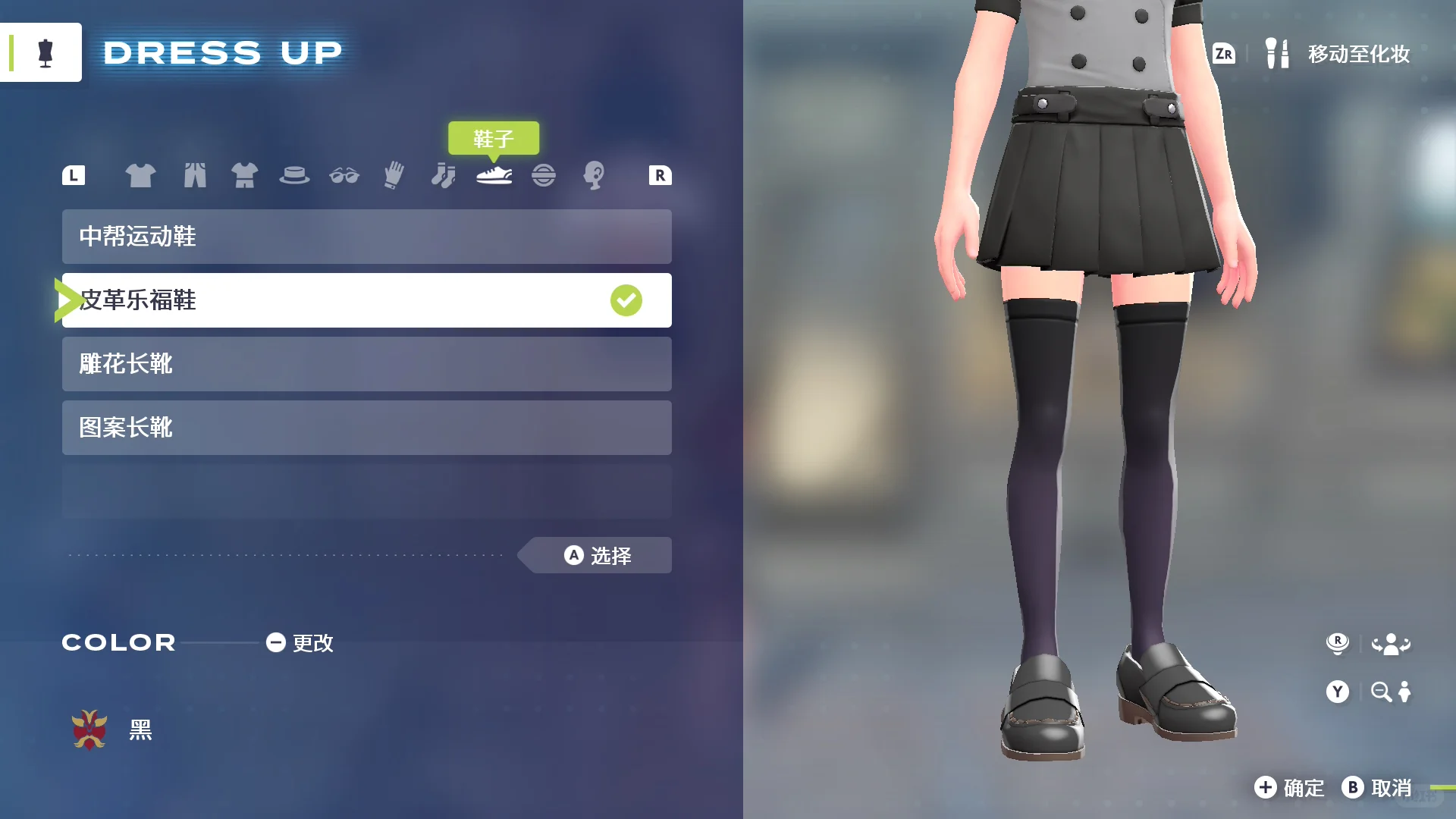
Task: Select 中帮运动鞋 from the shoe list
Action: pos(366,237)
